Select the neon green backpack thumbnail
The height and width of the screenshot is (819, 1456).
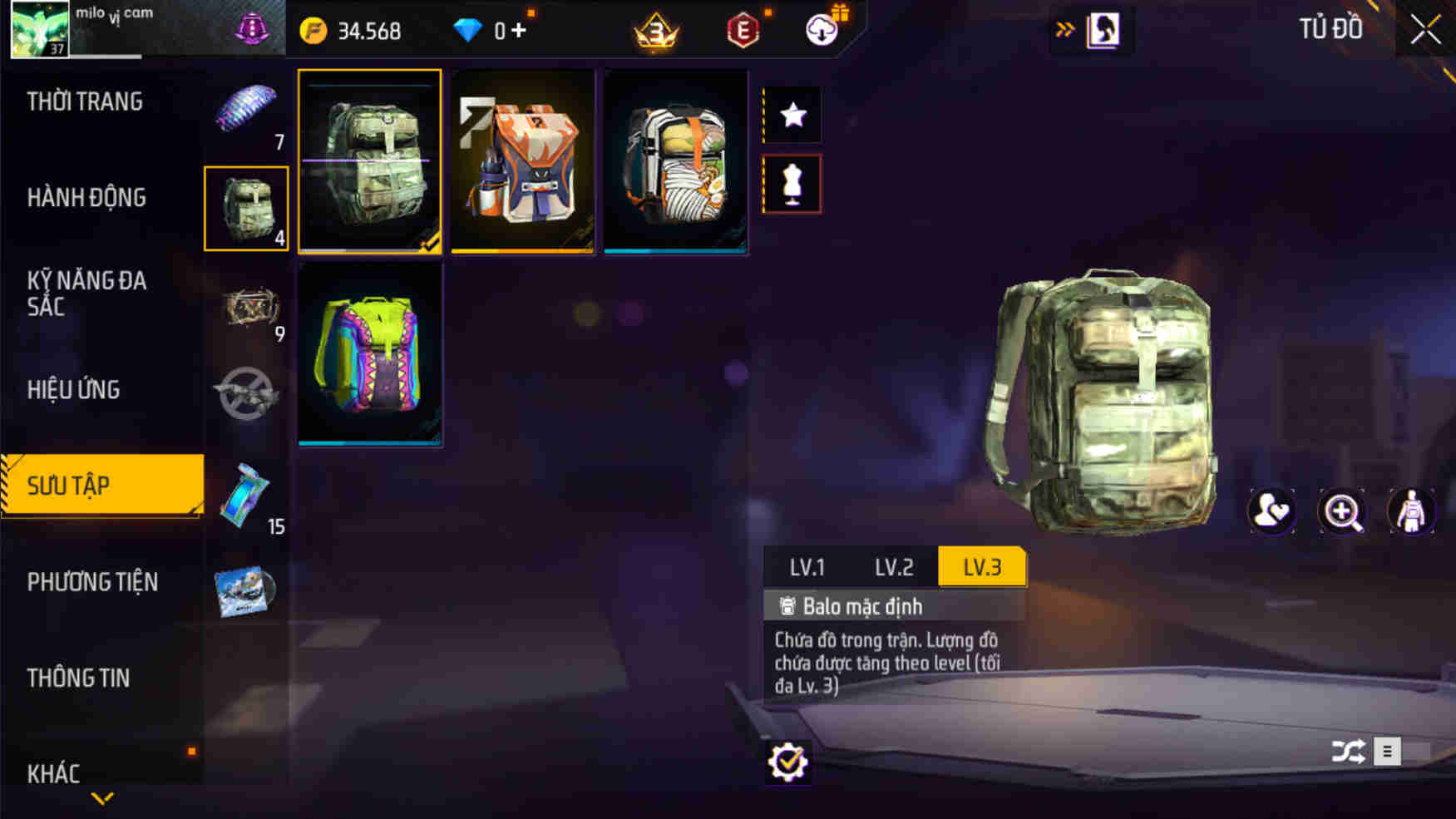click(x=369, y=358)
